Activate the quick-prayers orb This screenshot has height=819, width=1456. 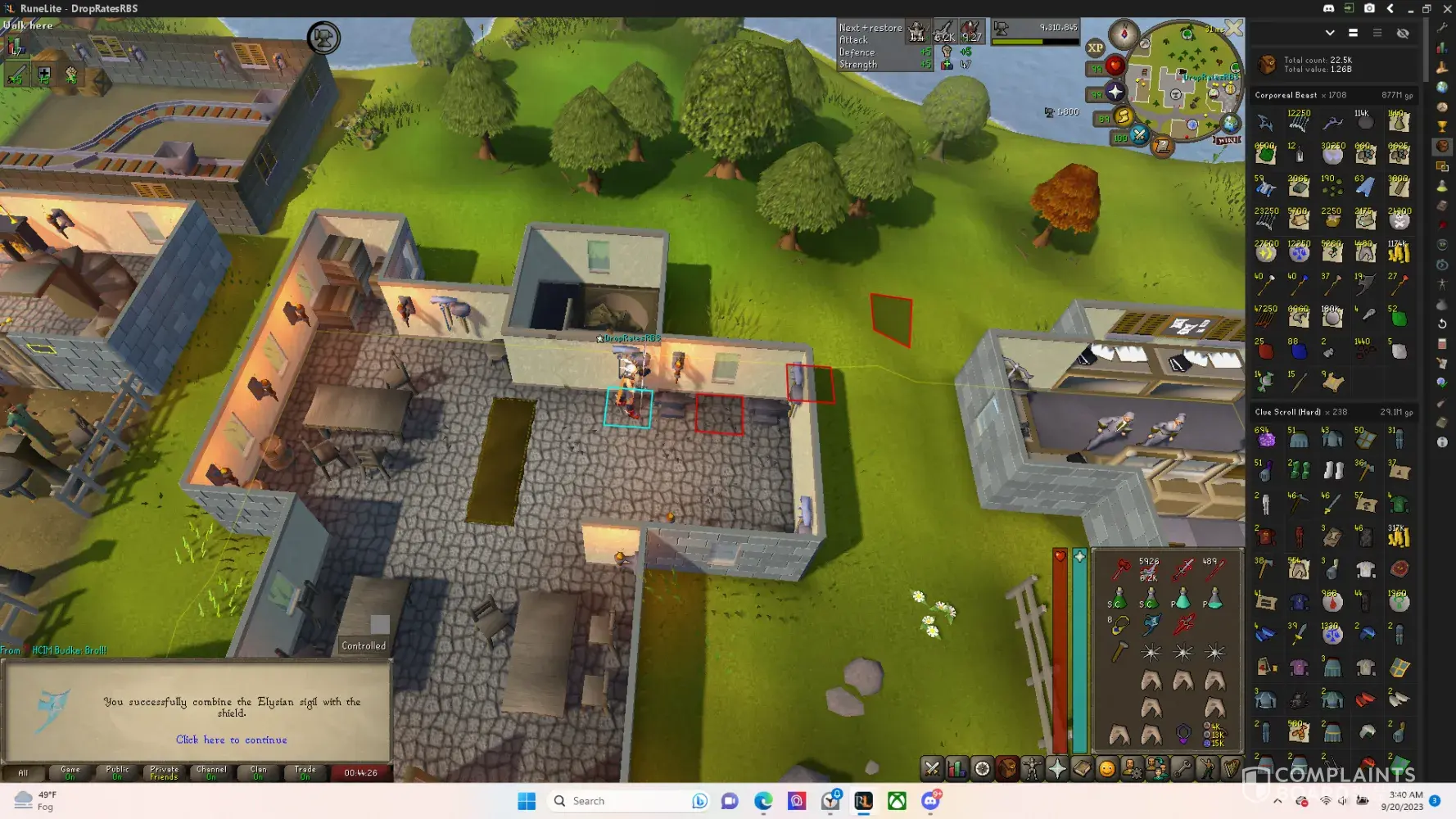1115,92
